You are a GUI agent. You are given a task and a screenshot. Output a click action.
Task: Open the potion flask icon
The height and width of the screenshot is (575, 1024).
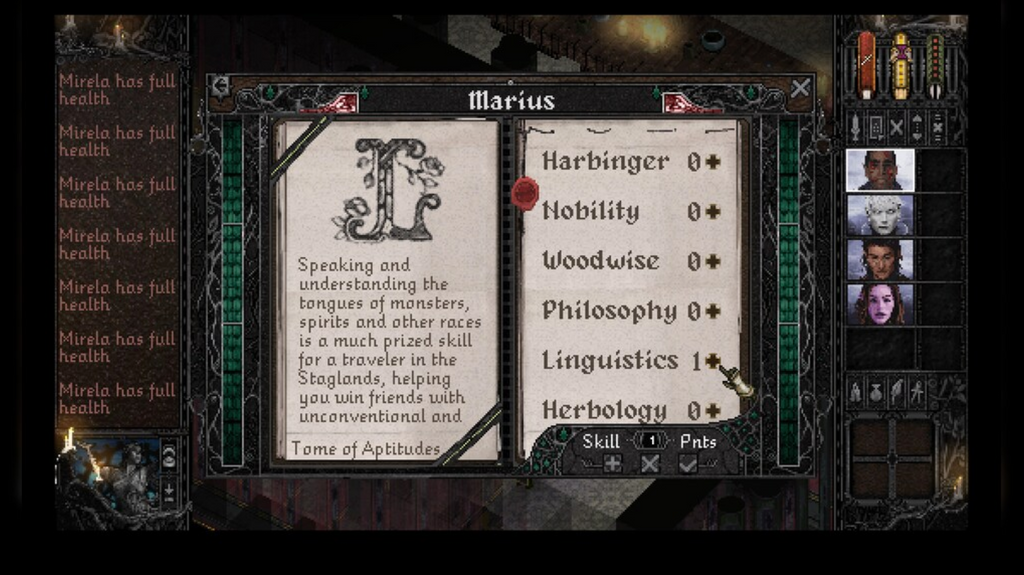[x=876, y=391]
